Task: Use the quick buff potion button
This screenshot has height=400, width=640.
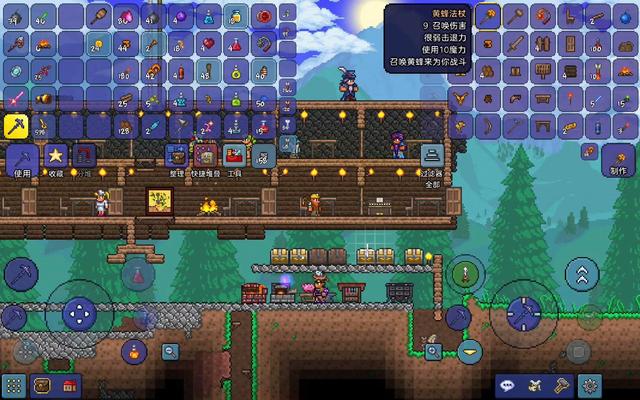Action: pyautogui.click(x=131, y=351)
